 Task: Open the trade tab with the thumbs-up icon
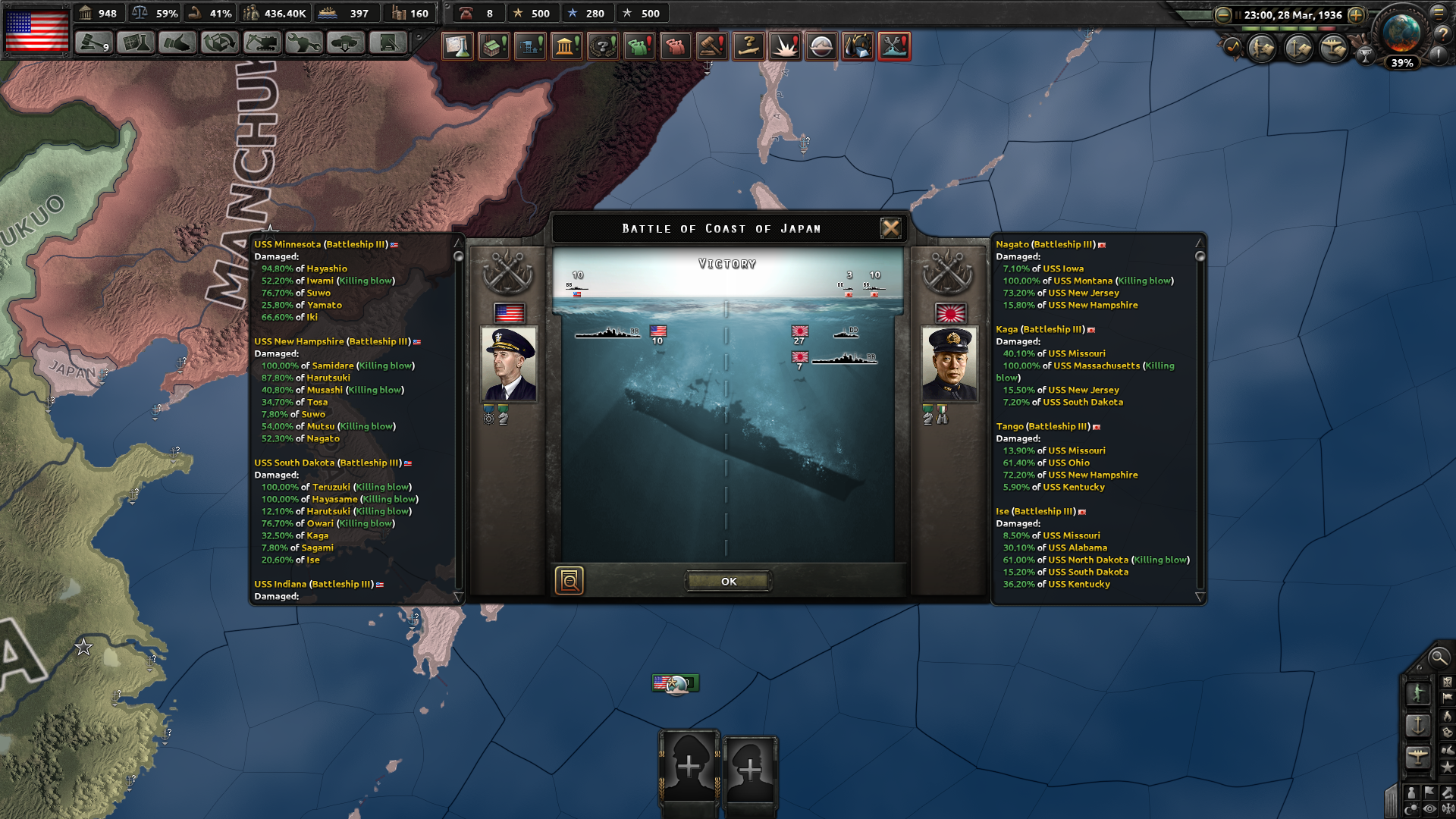(x=177, y=43)
